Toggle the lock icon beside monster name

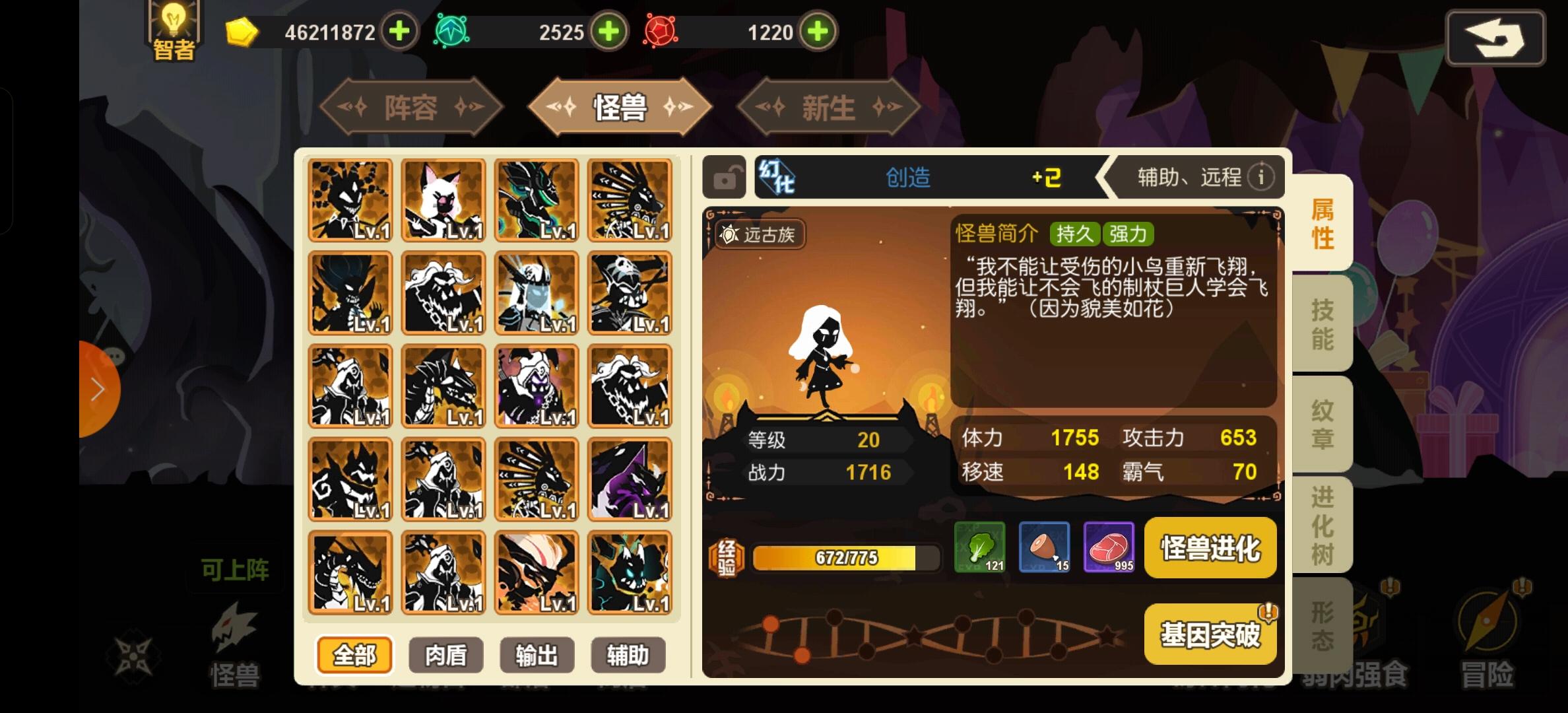(725, 176)
